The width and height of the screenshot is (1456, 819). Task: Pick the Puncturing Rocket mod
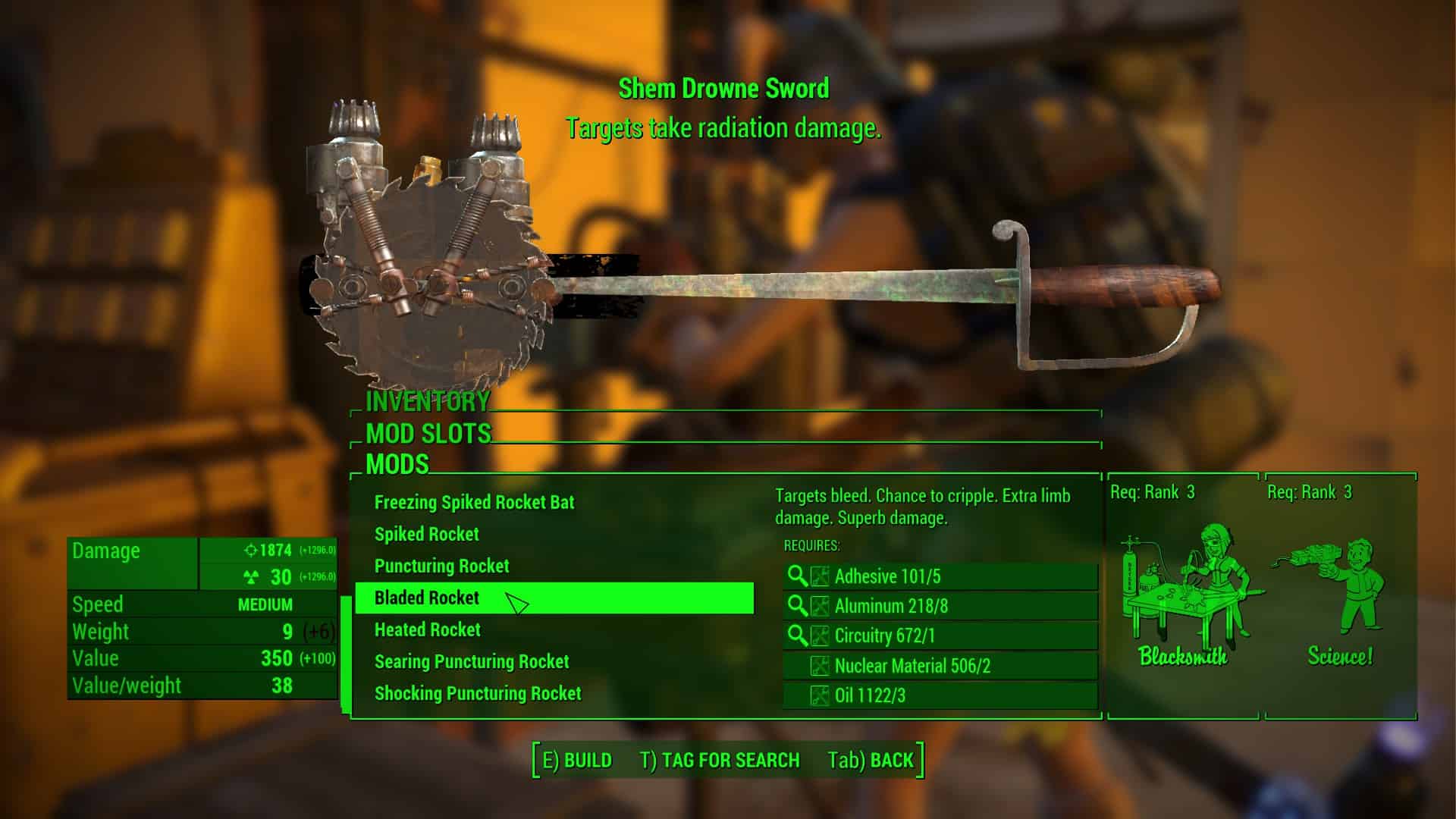coord(441,566)
